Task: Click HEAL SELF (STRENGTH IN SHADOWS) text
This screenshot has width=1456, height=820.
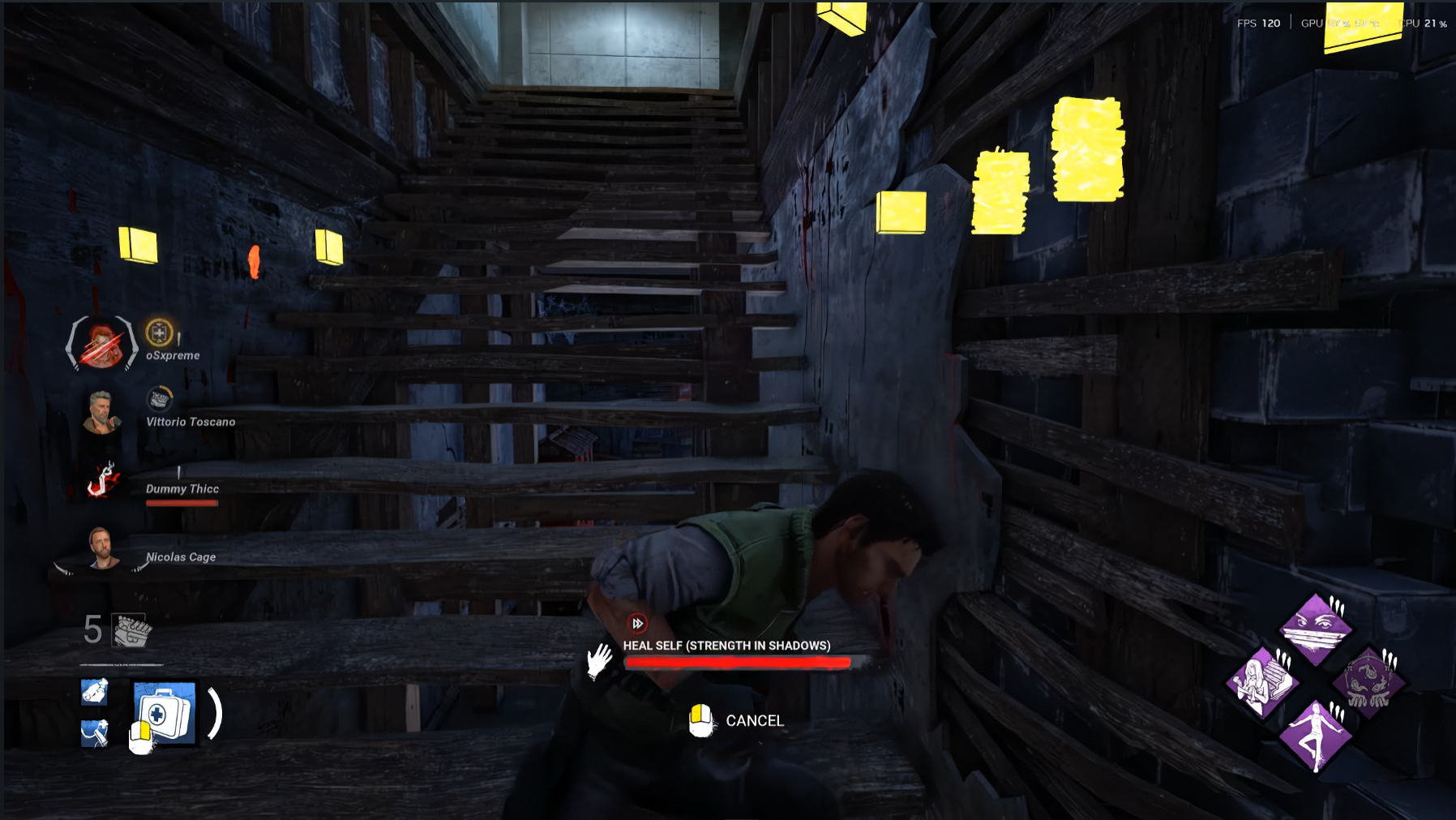Action: 727,646
